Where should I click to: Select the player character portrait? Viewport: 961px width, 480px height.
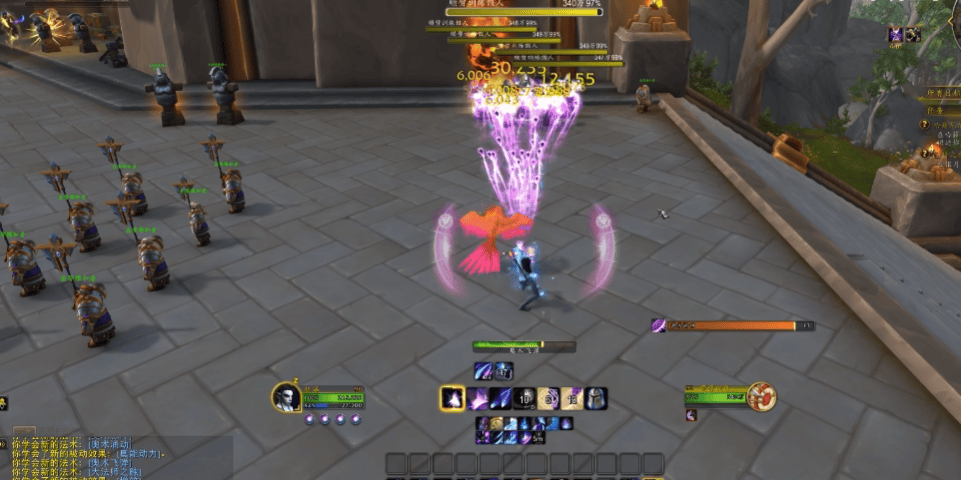coord(286,397)
